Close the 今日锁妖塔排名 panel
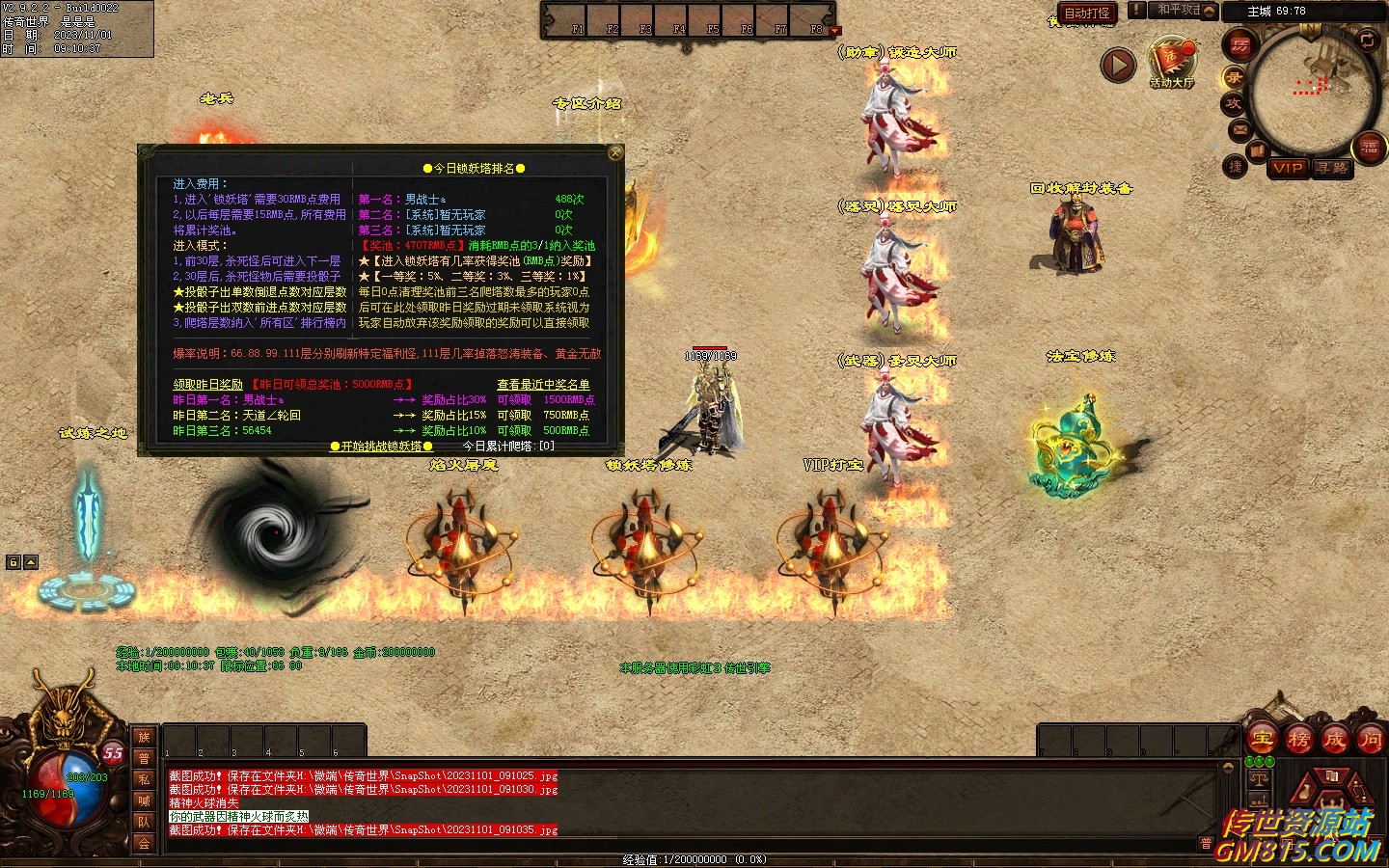The image size is (1389, 868). (x=615, y=152)
